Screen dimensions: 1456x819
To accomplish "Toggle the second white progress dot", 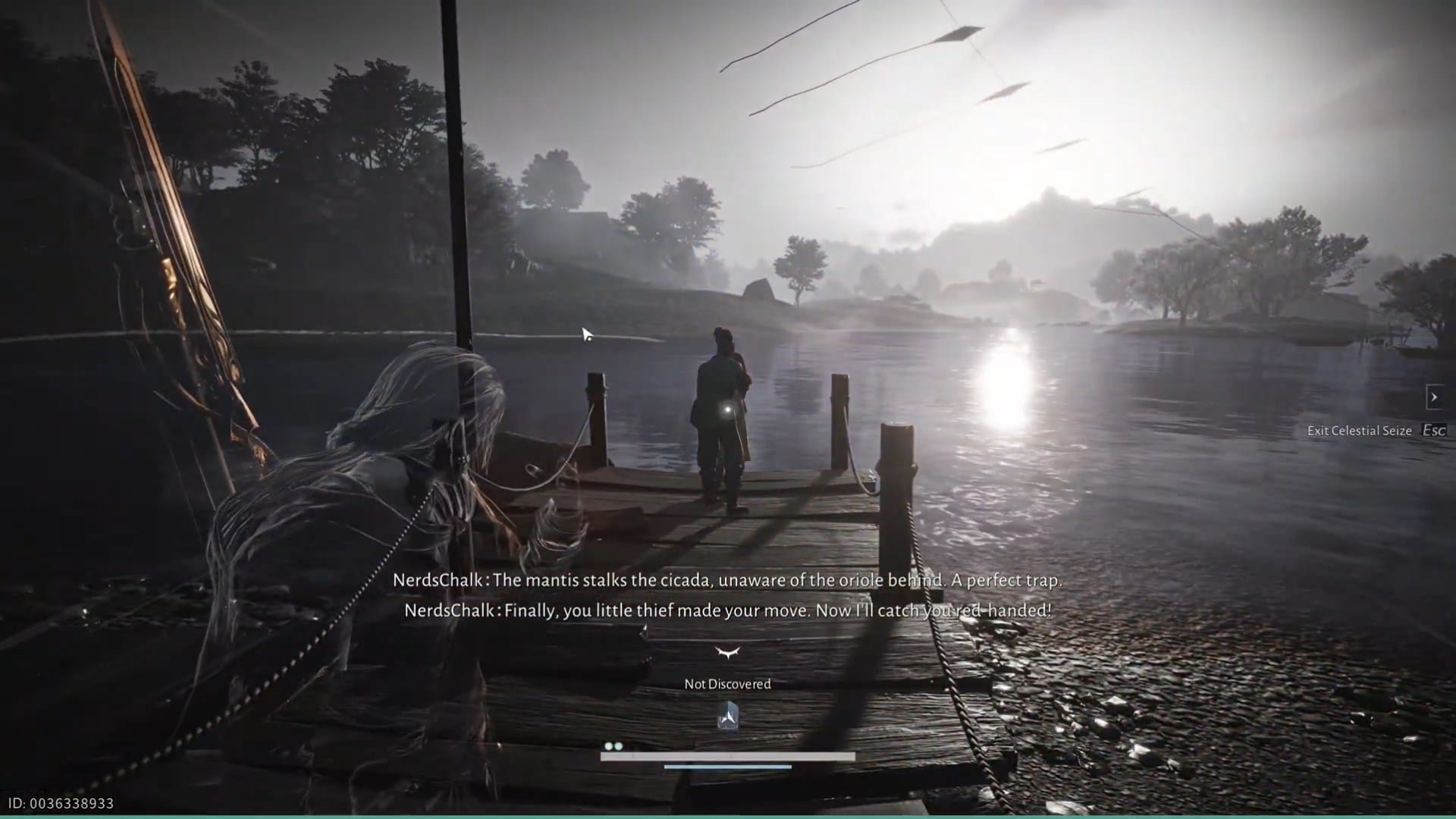I will (x=618, y=747).
